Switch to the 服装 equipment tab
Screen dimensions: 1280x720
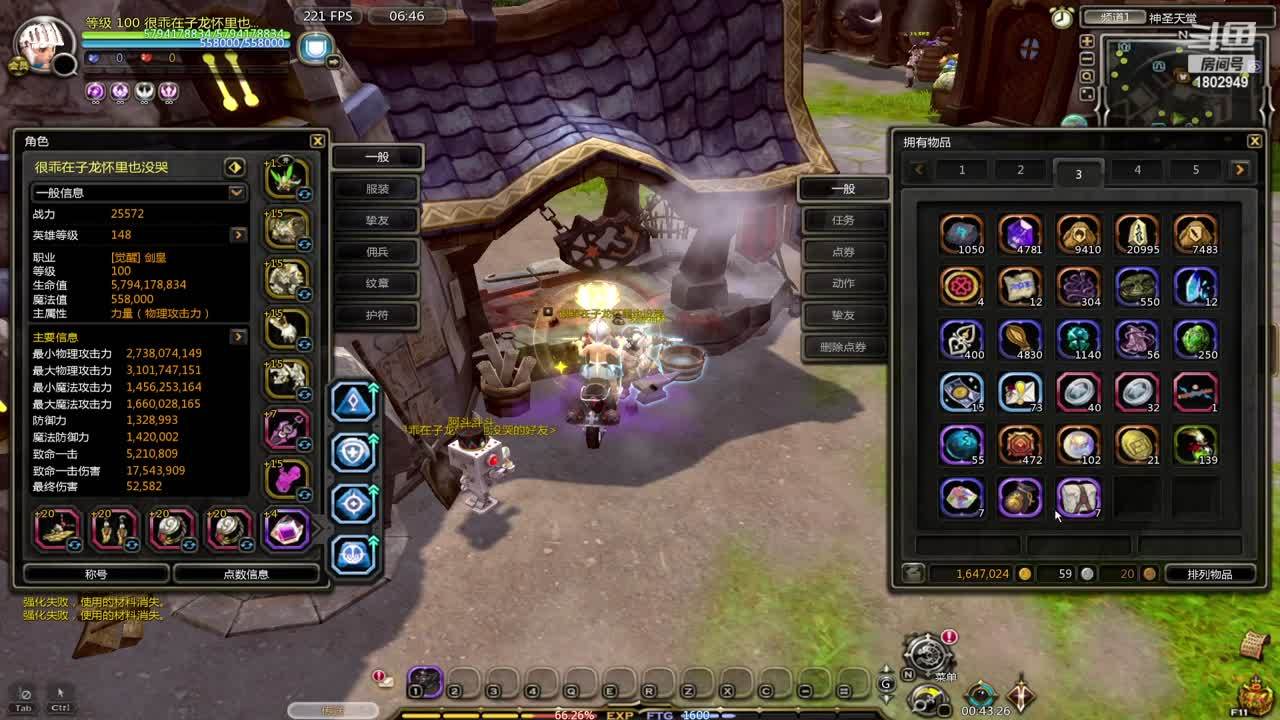377,188
